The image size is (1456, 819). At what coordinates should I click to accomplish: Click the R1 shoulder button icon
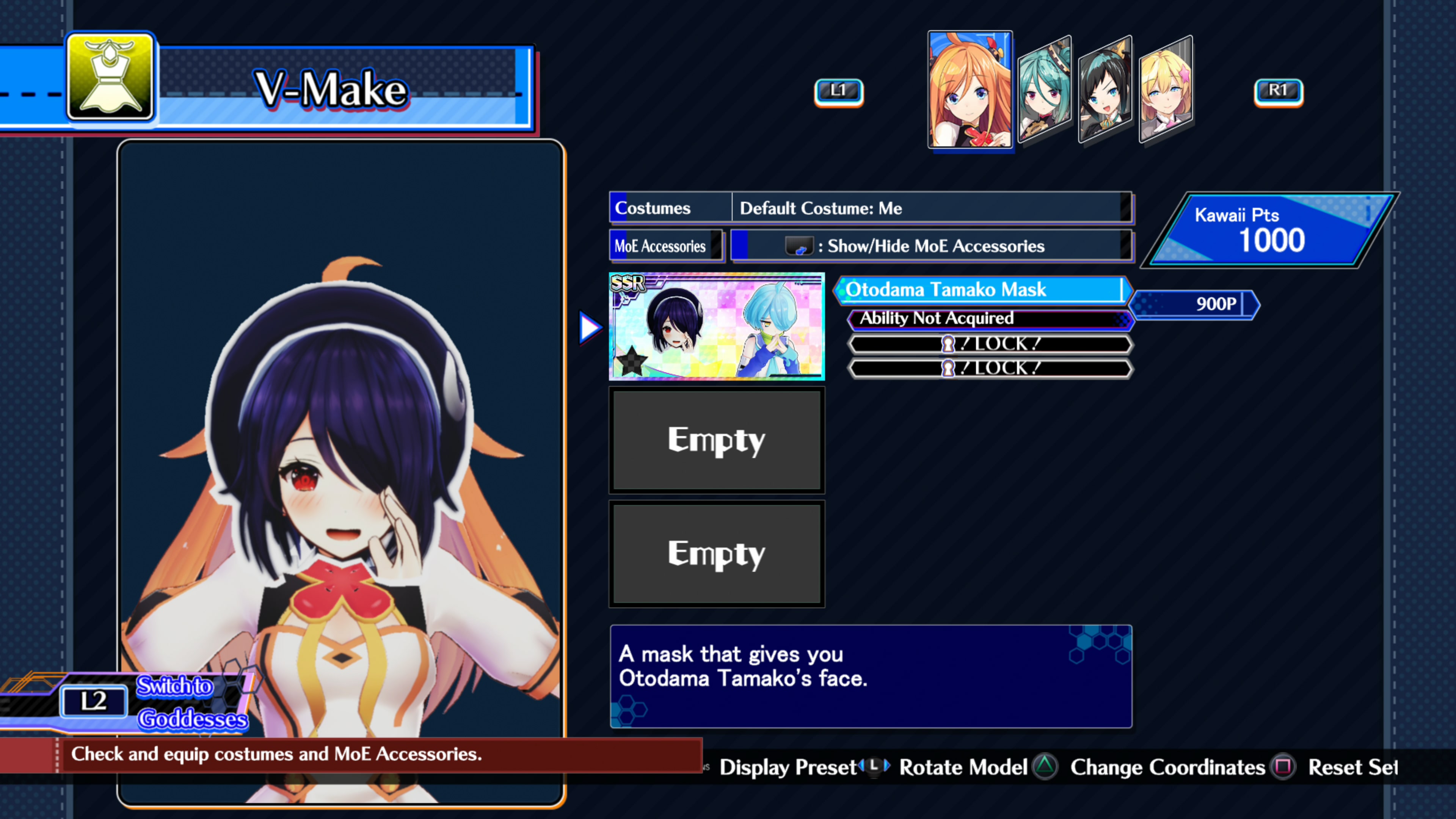(x=1279, y=91)
